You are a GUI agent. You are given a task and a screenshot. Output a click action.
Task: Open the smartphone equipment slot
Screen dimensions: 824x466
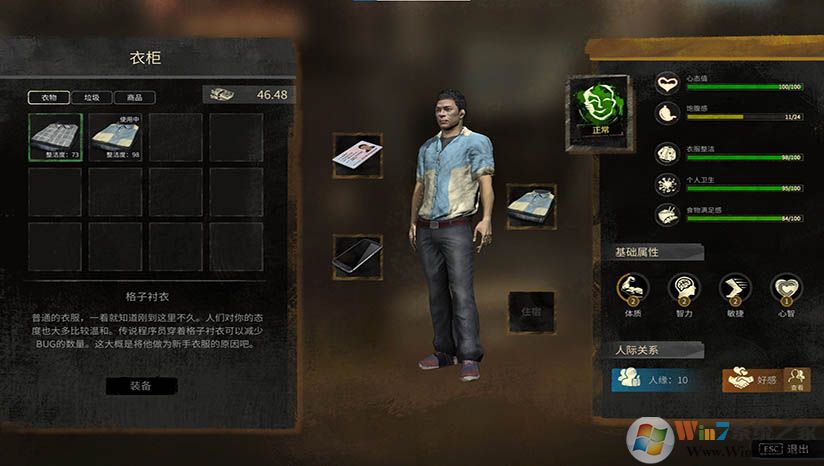pos(357,255)
